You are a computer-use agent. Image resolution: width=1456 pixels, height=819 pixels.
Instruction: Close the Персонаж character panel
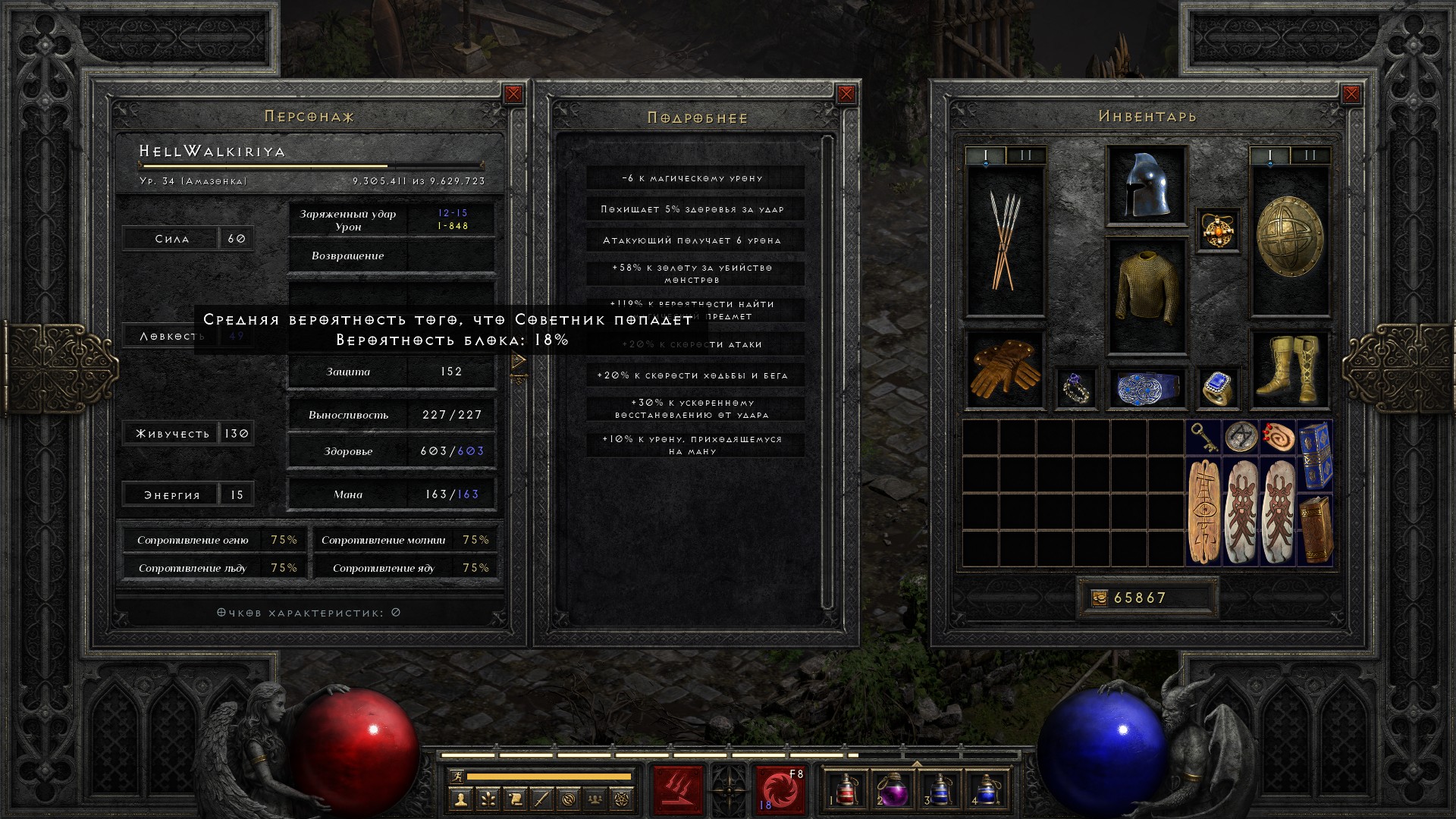513,94
